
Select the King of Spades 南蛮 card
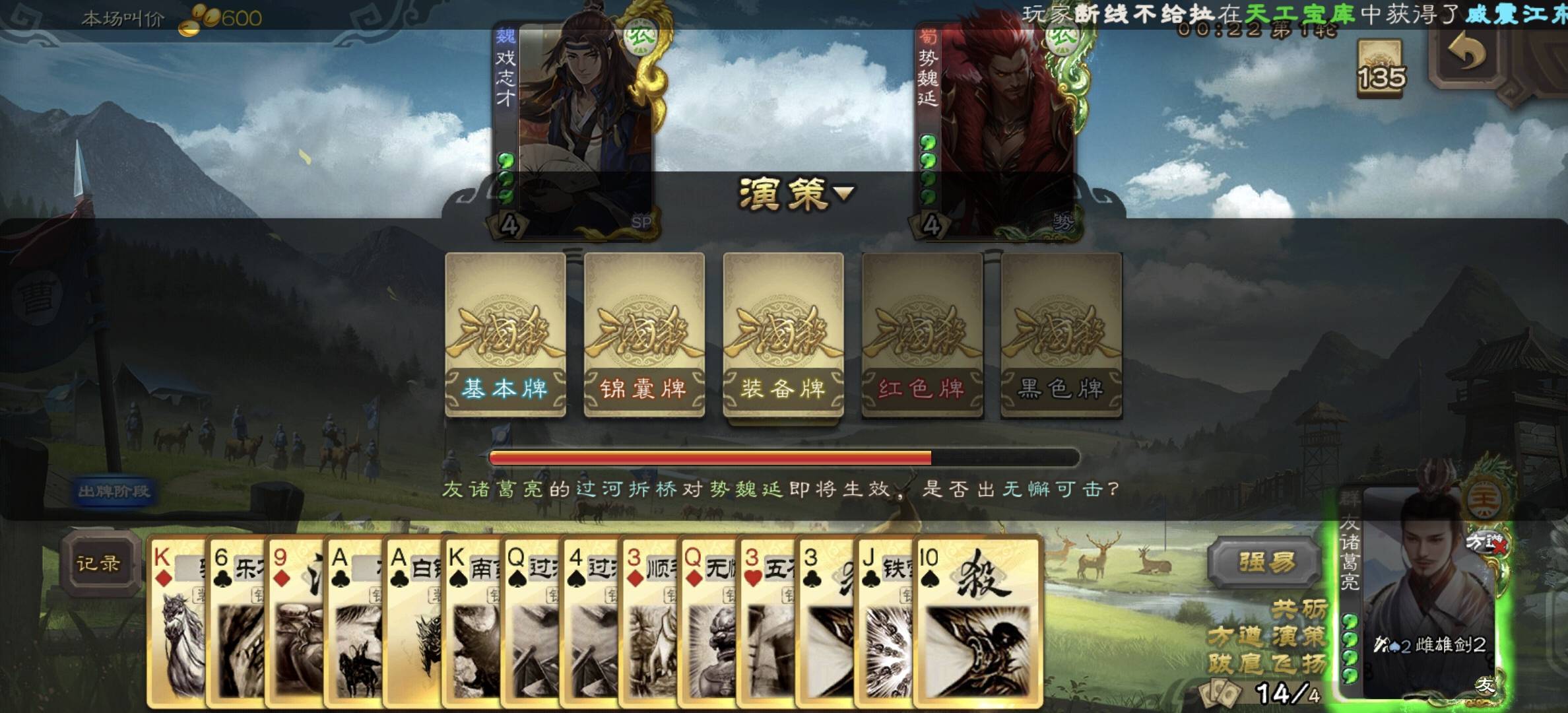click(471, 621)
